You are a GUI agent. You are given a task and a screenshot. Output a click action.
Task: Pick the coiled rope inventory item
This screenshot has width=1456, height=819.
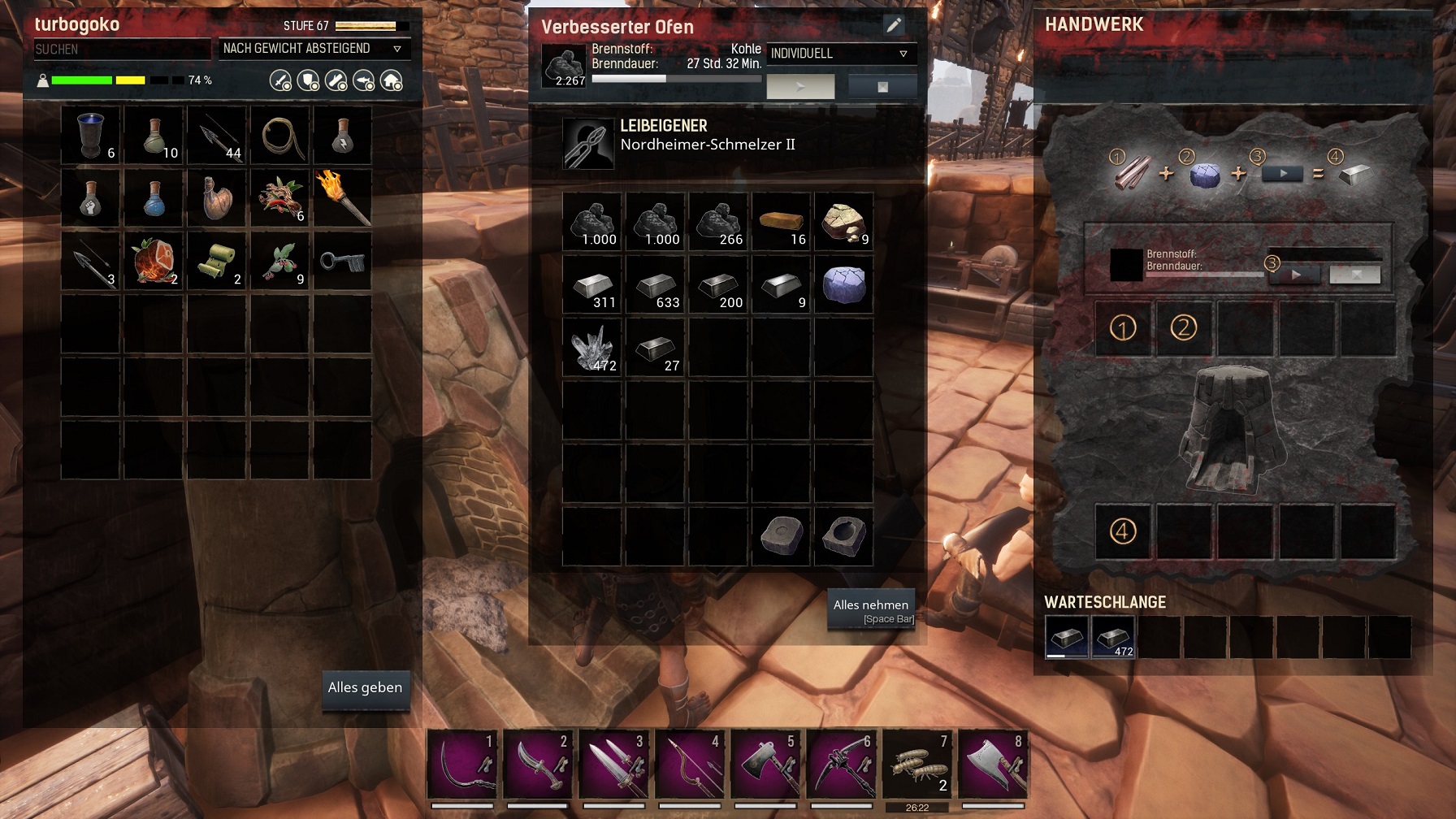coord(280,136)
